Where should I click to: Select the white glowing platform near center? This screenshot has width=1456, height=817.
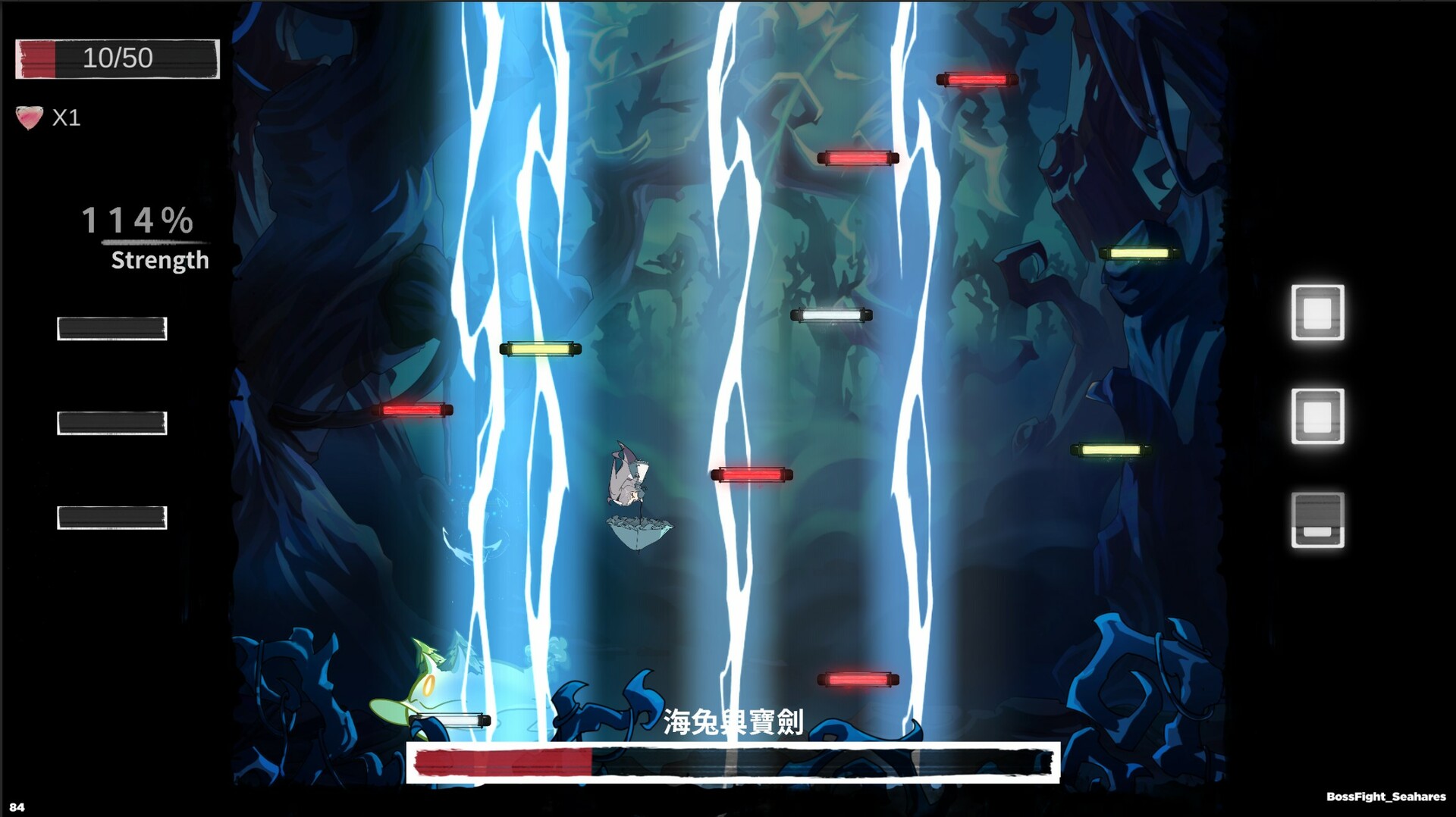click(x=832, y=315)
